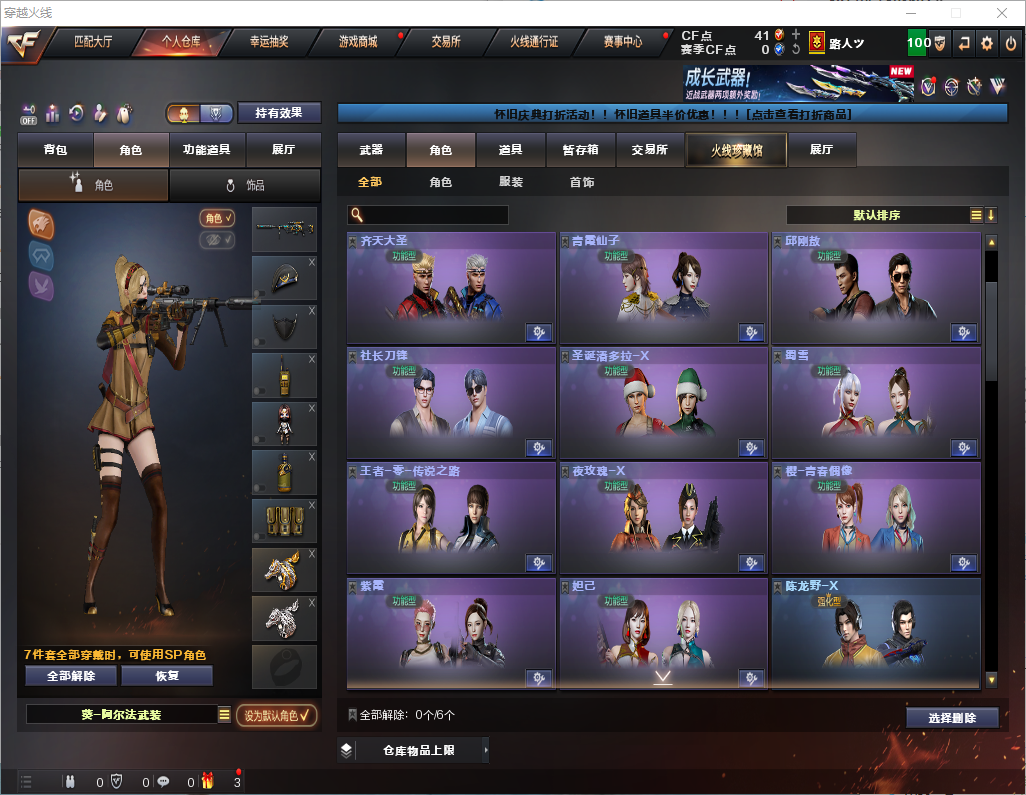
Task: Open the 游戏商城 game store
Action: point(358,42)
